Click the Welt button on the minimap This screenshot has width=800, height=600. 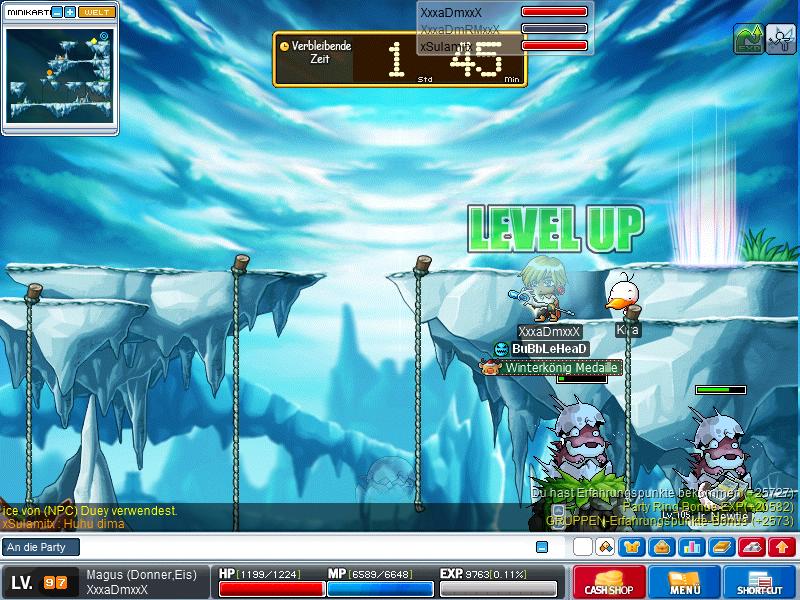(x=98, y=12)
